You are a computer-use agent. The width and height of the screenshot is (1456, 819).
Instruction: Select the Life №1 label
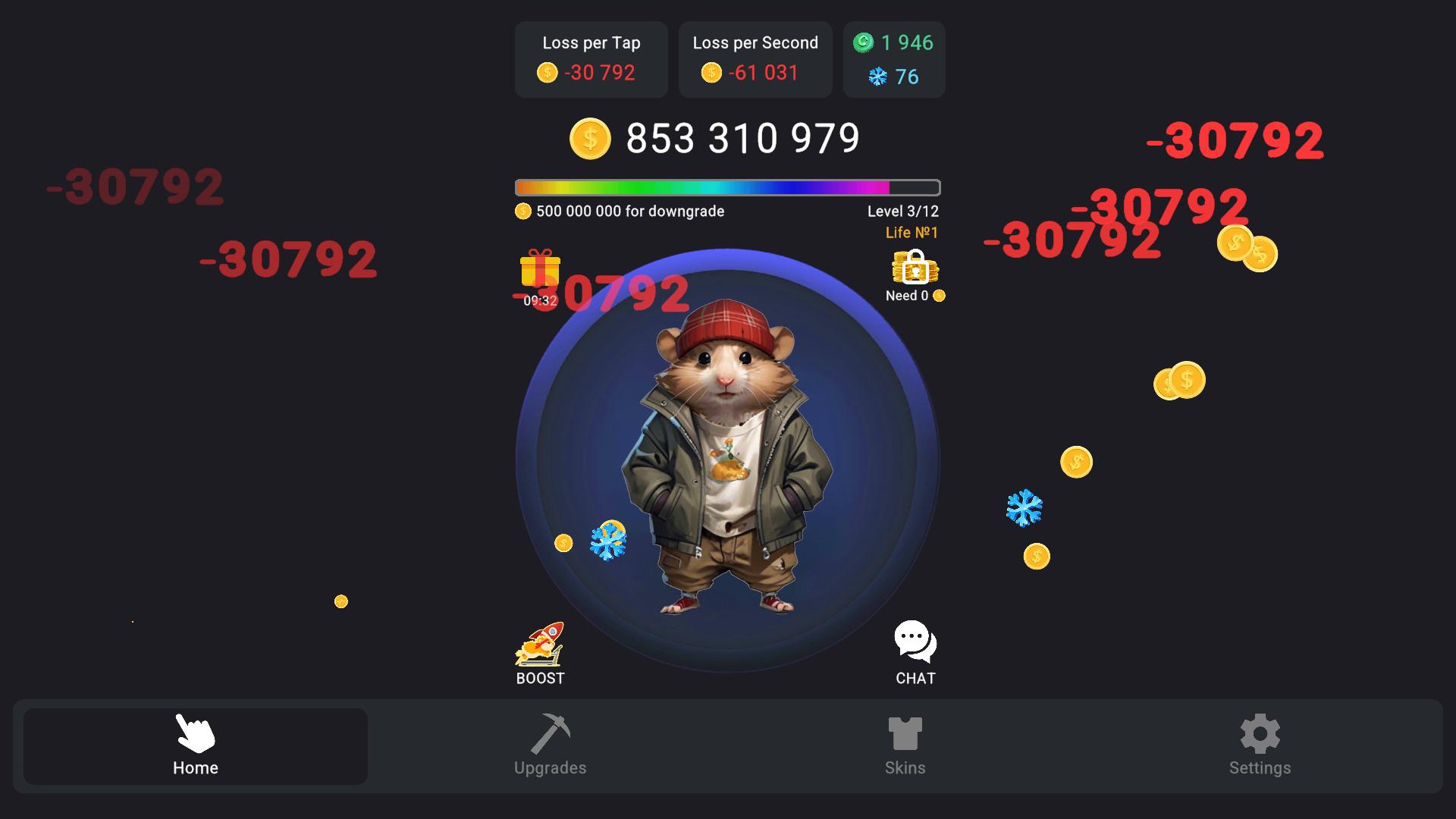(912, 232)
